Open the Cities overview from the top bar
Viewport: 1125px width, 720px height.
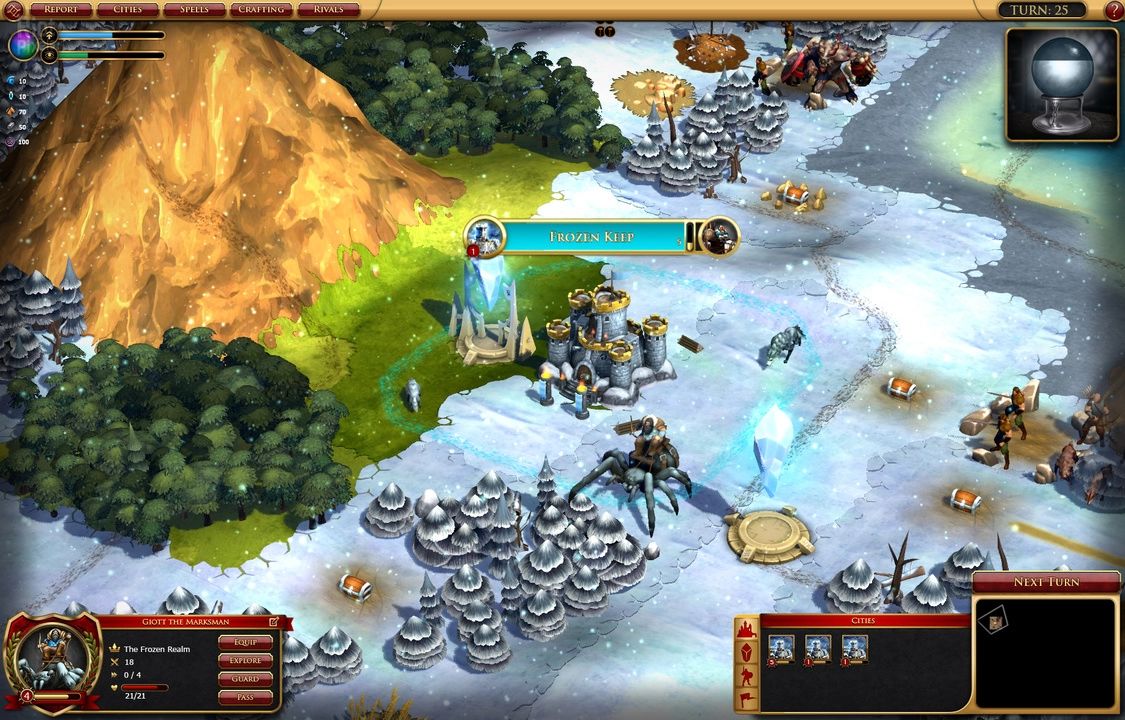127,10
